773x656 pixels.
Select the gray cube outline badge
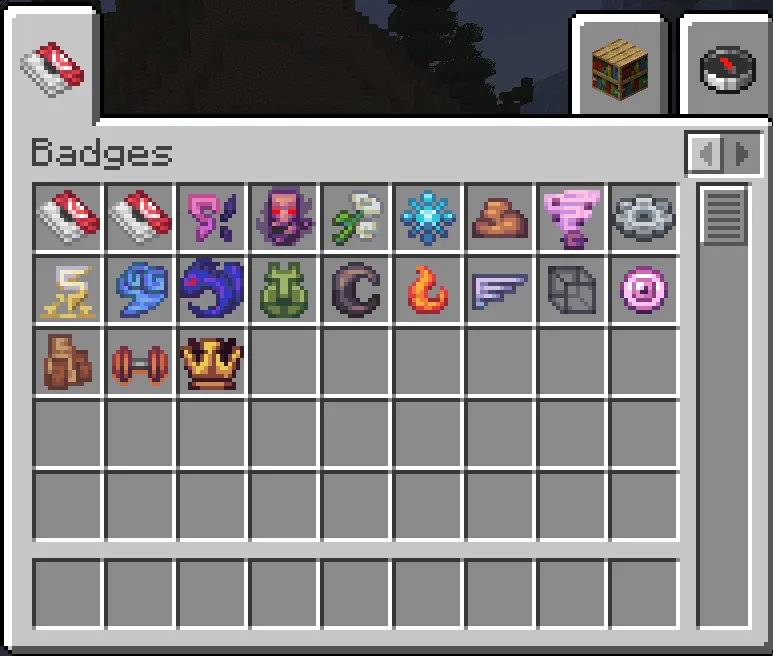572,290
